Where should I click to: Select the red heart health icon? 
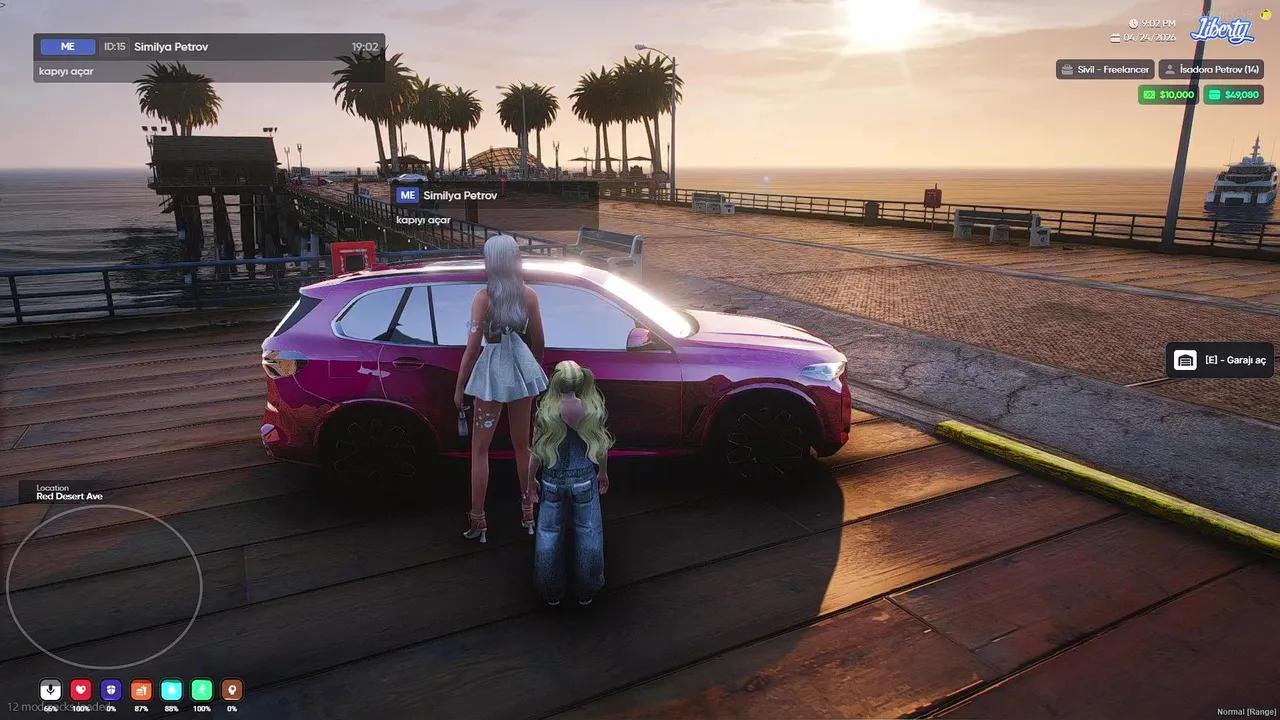point(81,690)
